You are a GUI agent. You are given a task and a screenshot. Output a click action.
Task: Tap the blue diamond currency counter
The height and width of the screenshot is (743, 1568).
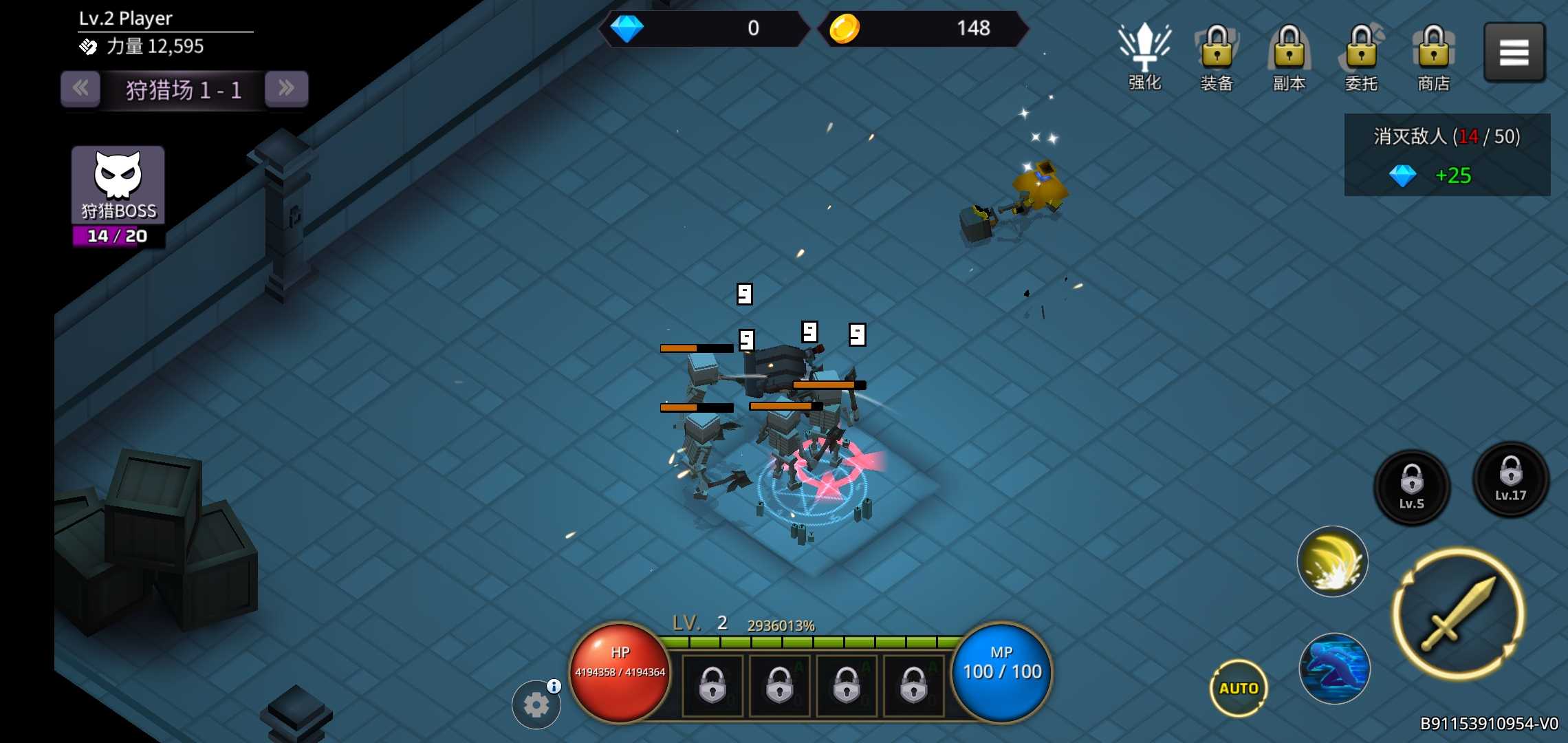703,29
